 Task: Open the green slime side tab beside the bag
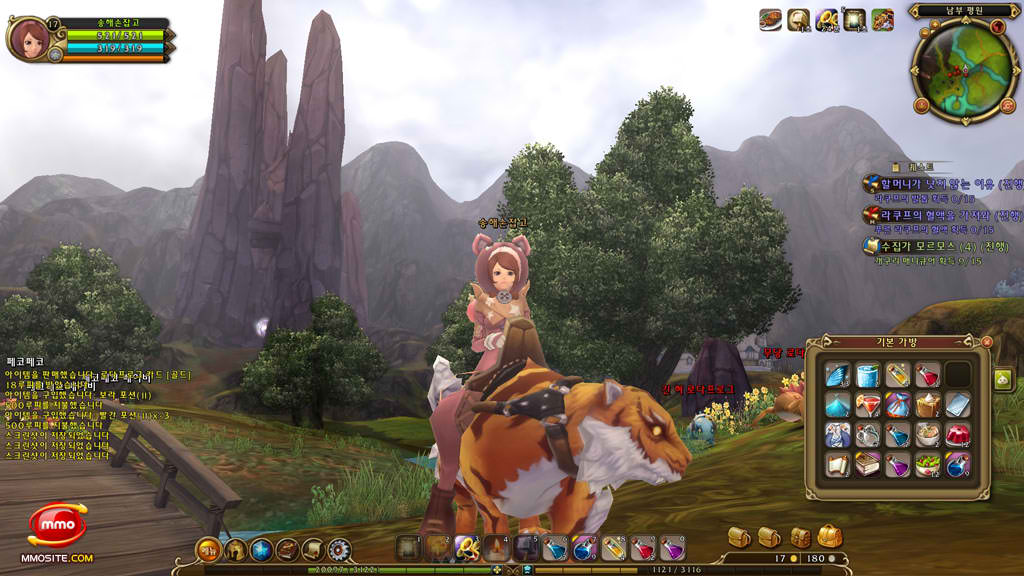(1003, 378)
